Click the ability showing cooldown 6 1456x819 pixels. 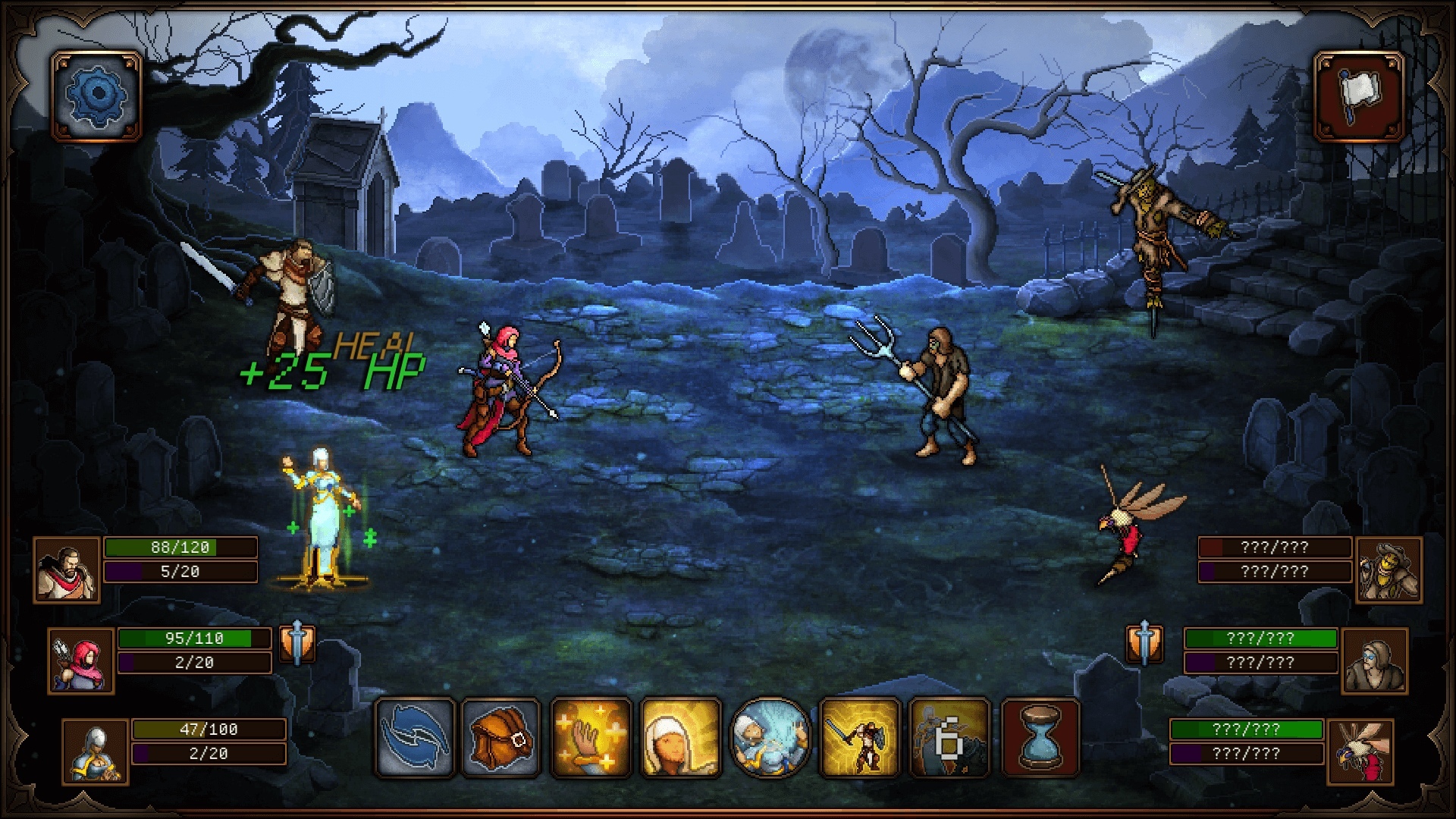pos(949,738)
